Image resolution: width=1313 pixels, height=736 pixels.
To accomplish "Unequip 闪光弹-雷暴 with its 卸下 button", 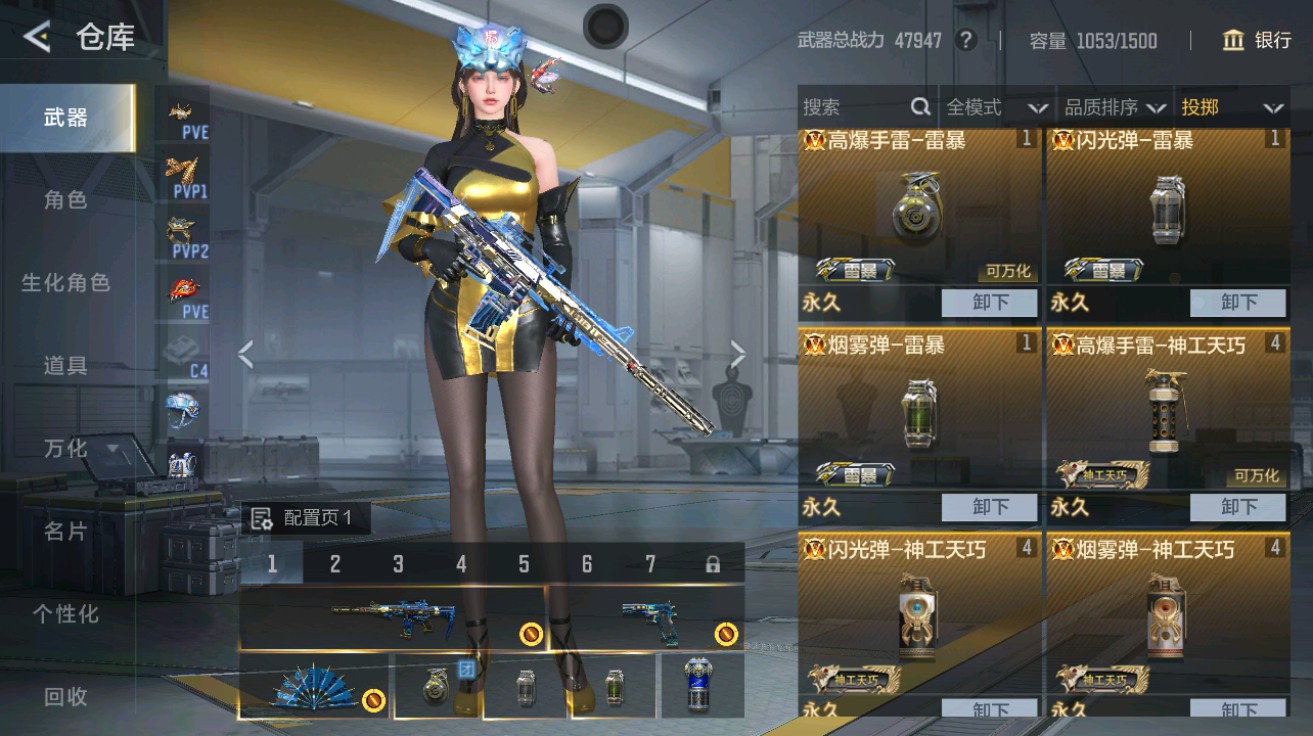I will 1238,303.
